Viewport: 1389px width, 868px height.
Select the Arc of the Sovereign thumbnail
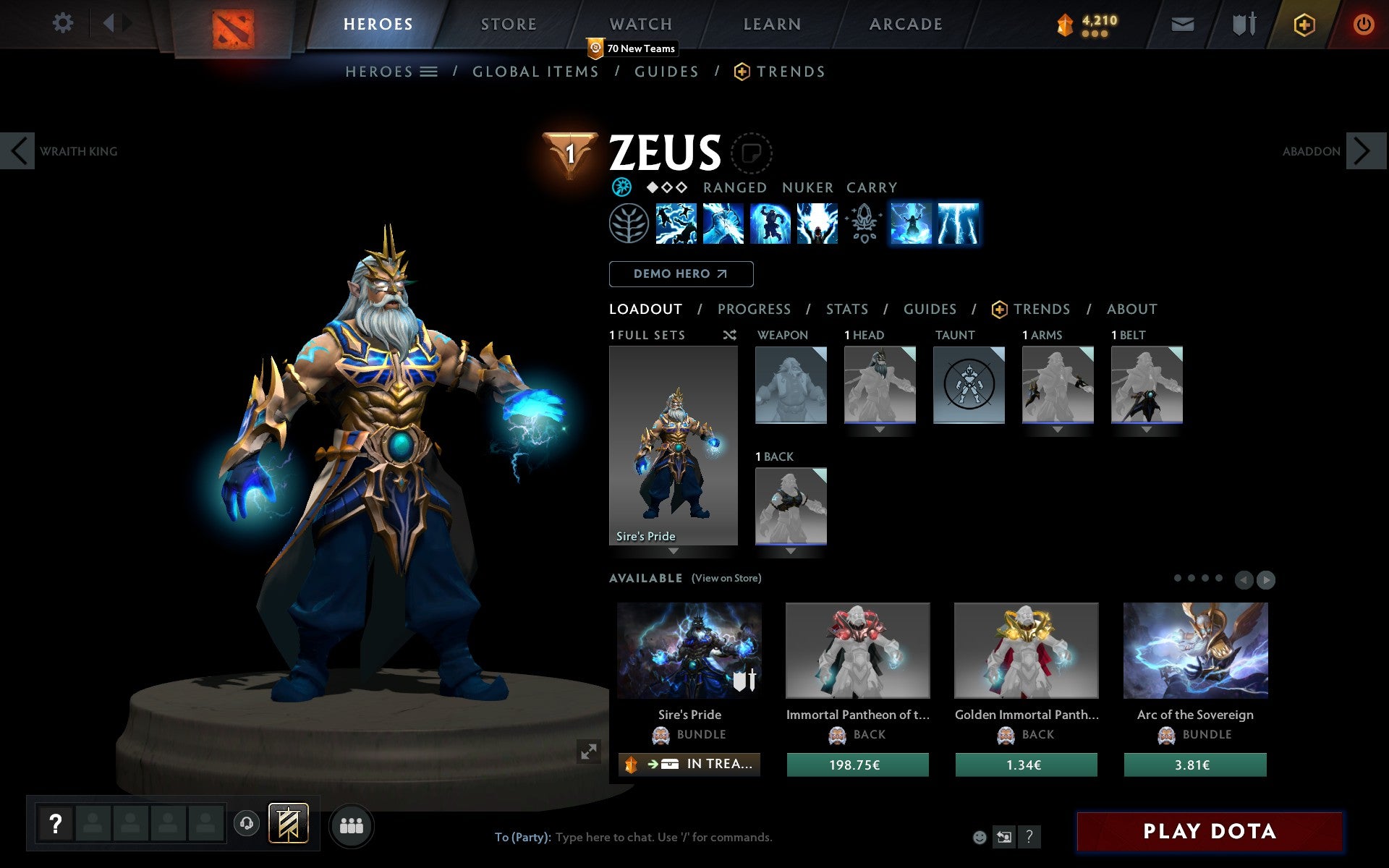[x=1194, y=651]
